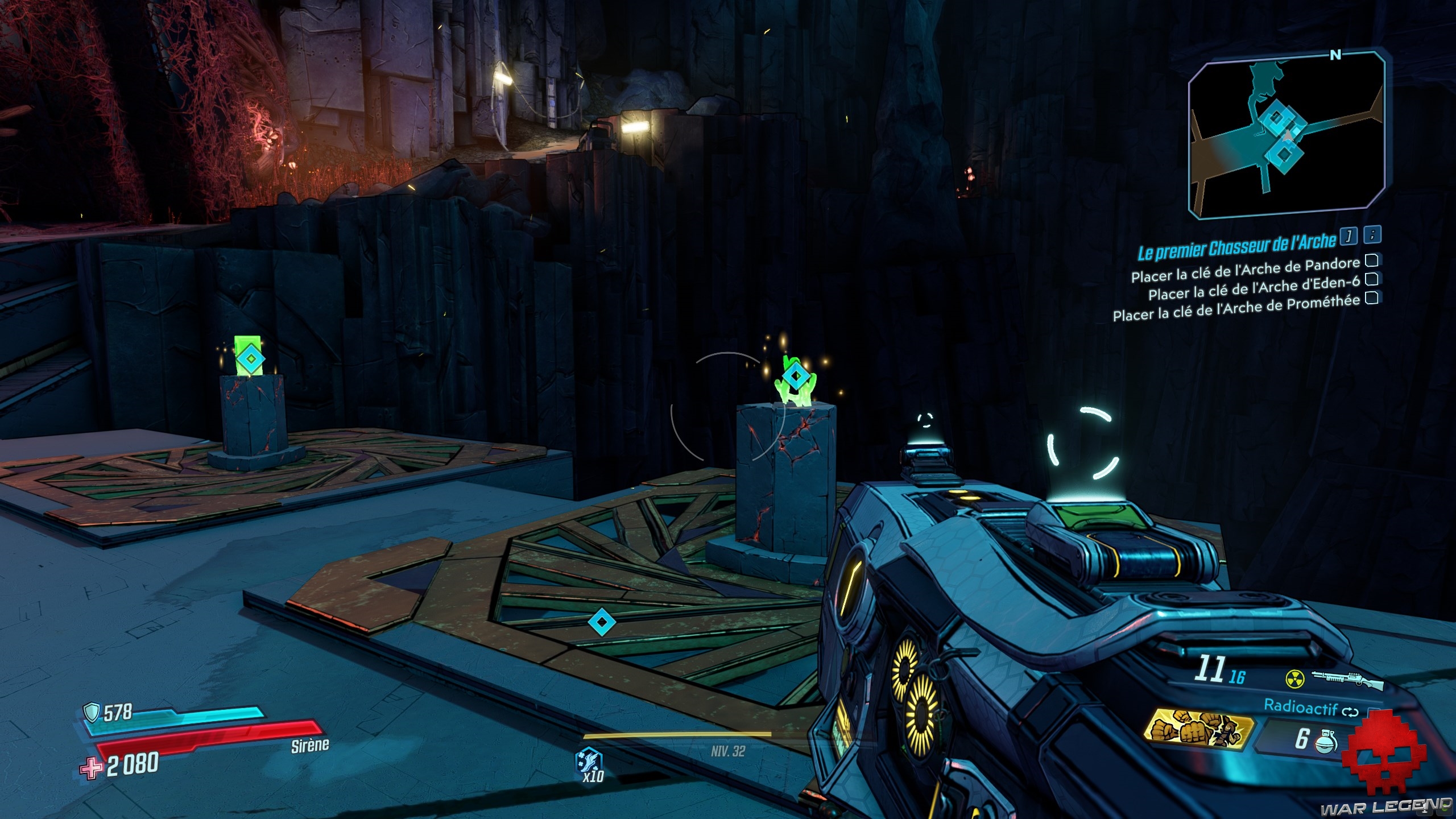Tick the Arche de Pandore objective checkbox

coord(1372,261)
